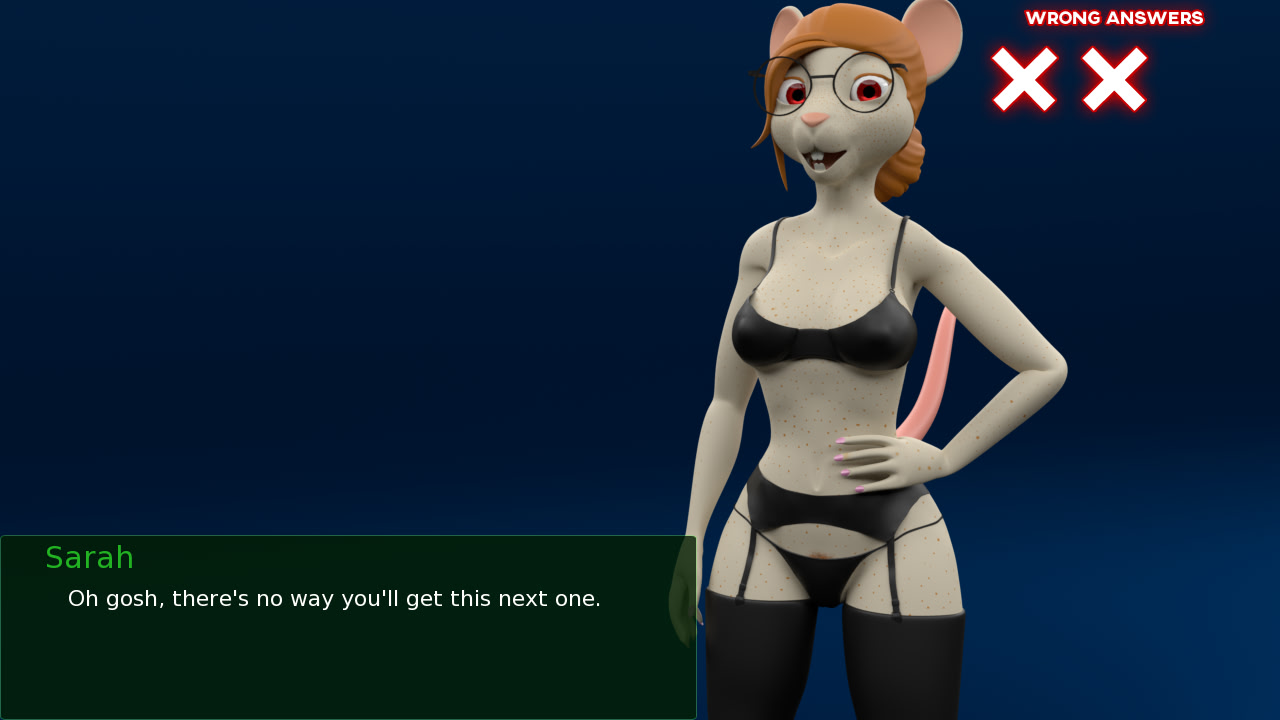This screenshot has height=720, width=1280.
Task: Select the green Sarah nameplate text
Action: [x=89, y=557]
